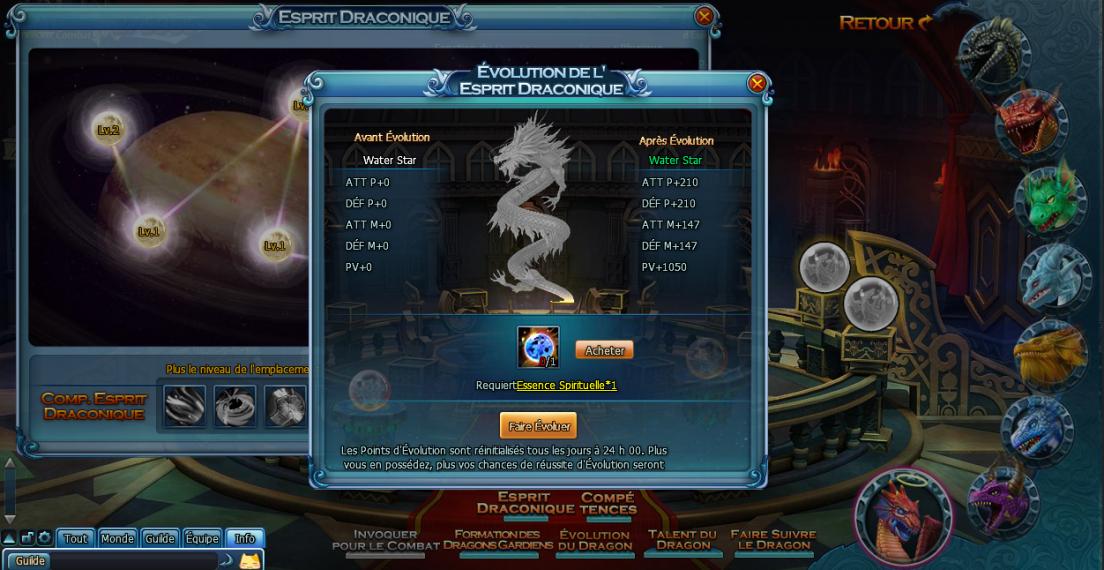The height and width of the screenshot is (570, 1104).
Task: Close the Esprit Draconique window
Action: point(704,16)
